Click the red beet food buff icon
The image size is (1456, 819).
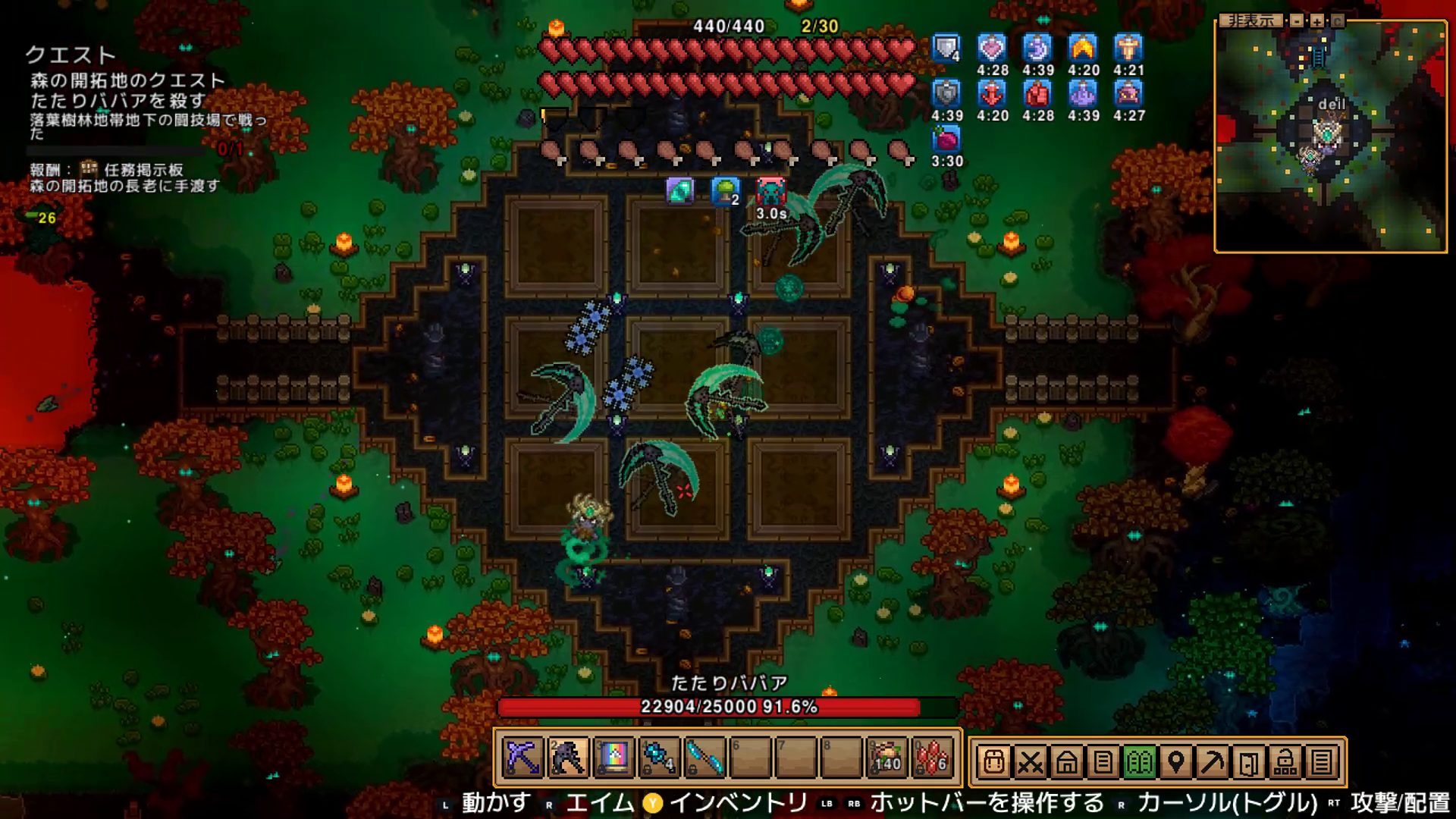coord(946,140)
